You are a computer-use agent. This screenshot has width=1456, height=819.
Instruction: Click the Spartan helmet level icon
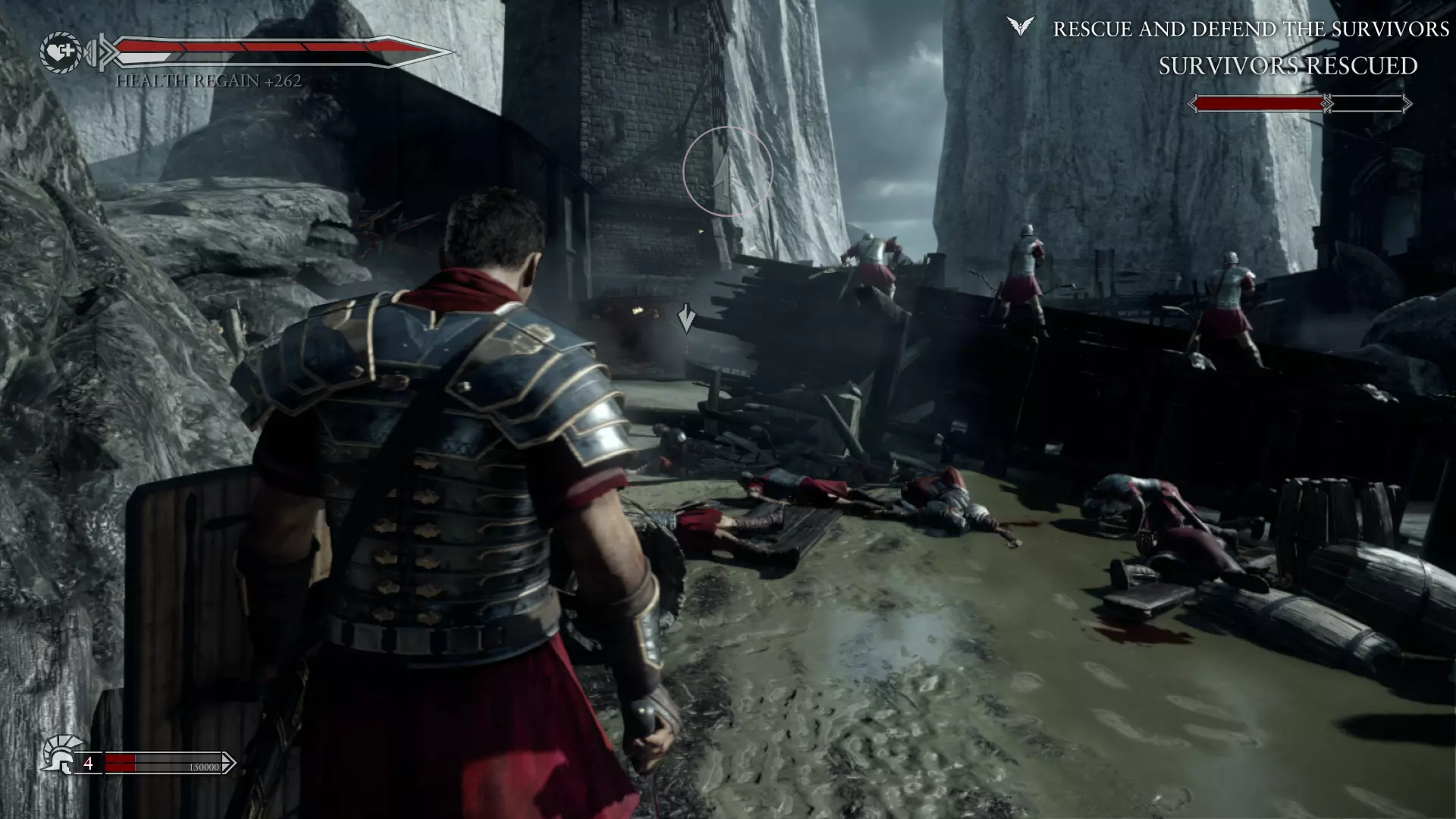pyautogui.click(x=61, y=754)
